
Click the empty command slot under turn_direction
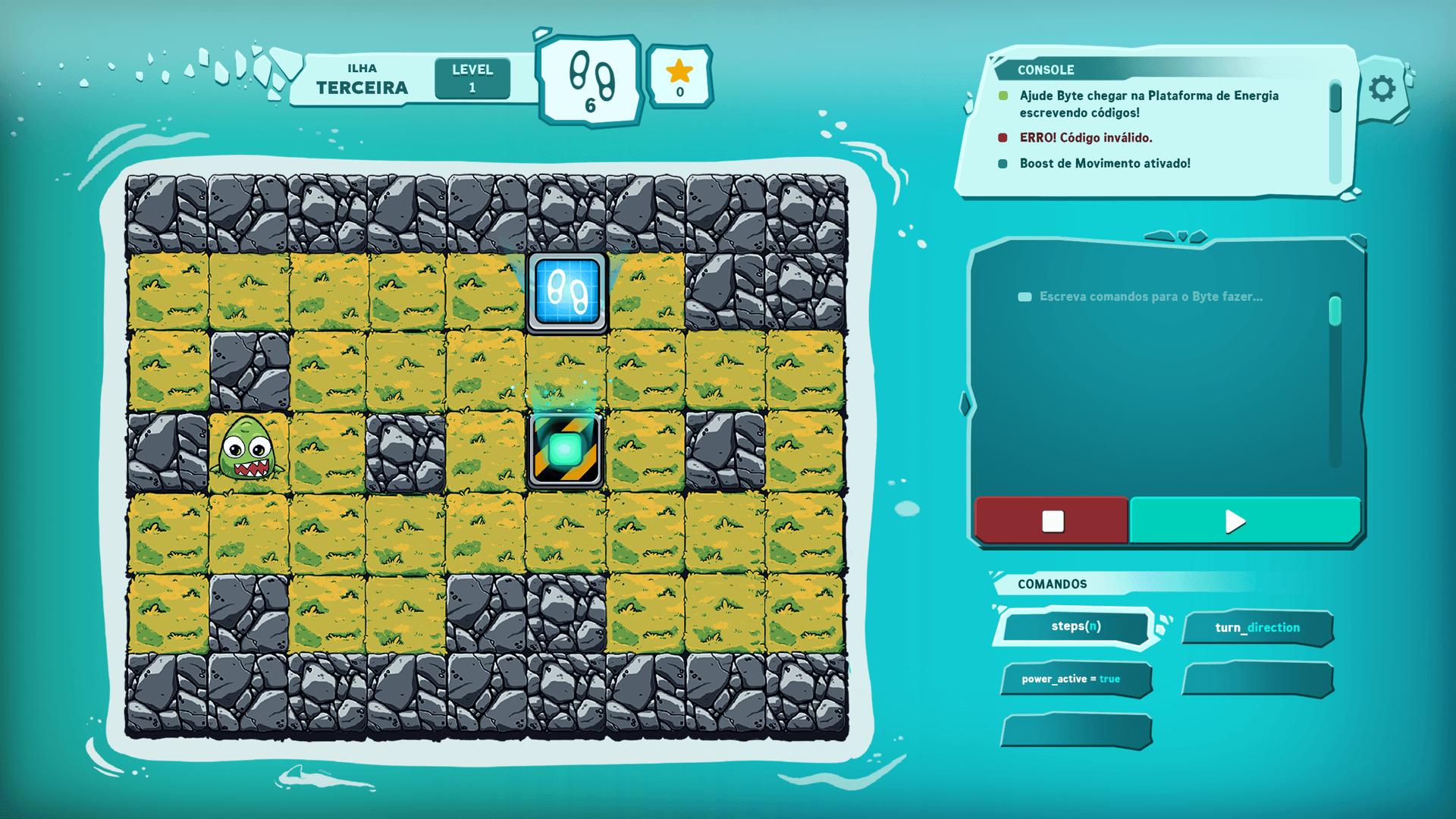tap(1257, 679)
